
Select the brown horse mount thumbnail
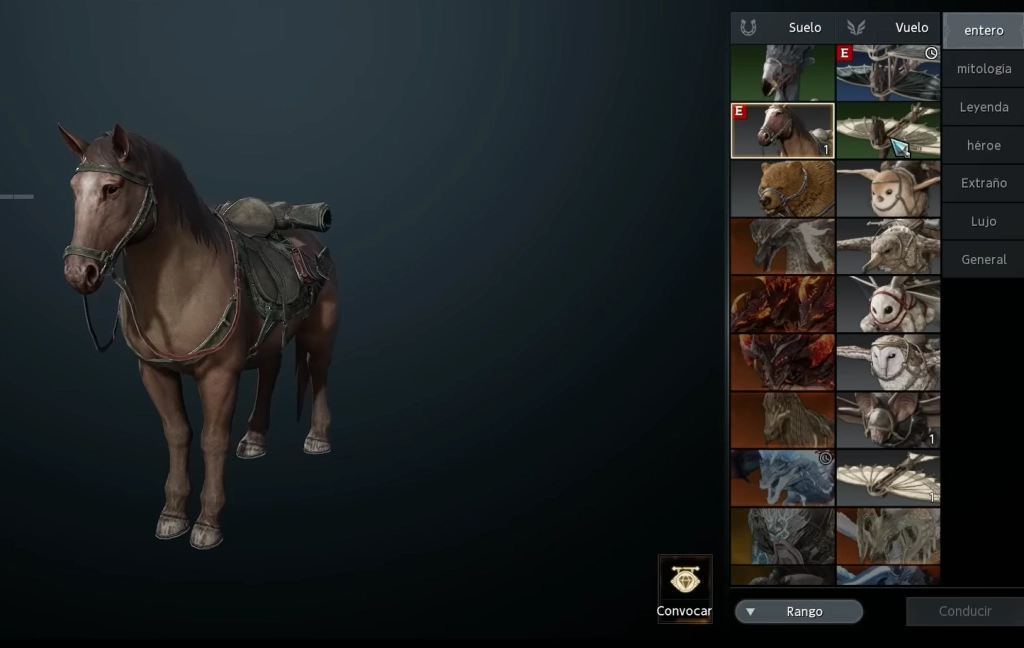782,130
